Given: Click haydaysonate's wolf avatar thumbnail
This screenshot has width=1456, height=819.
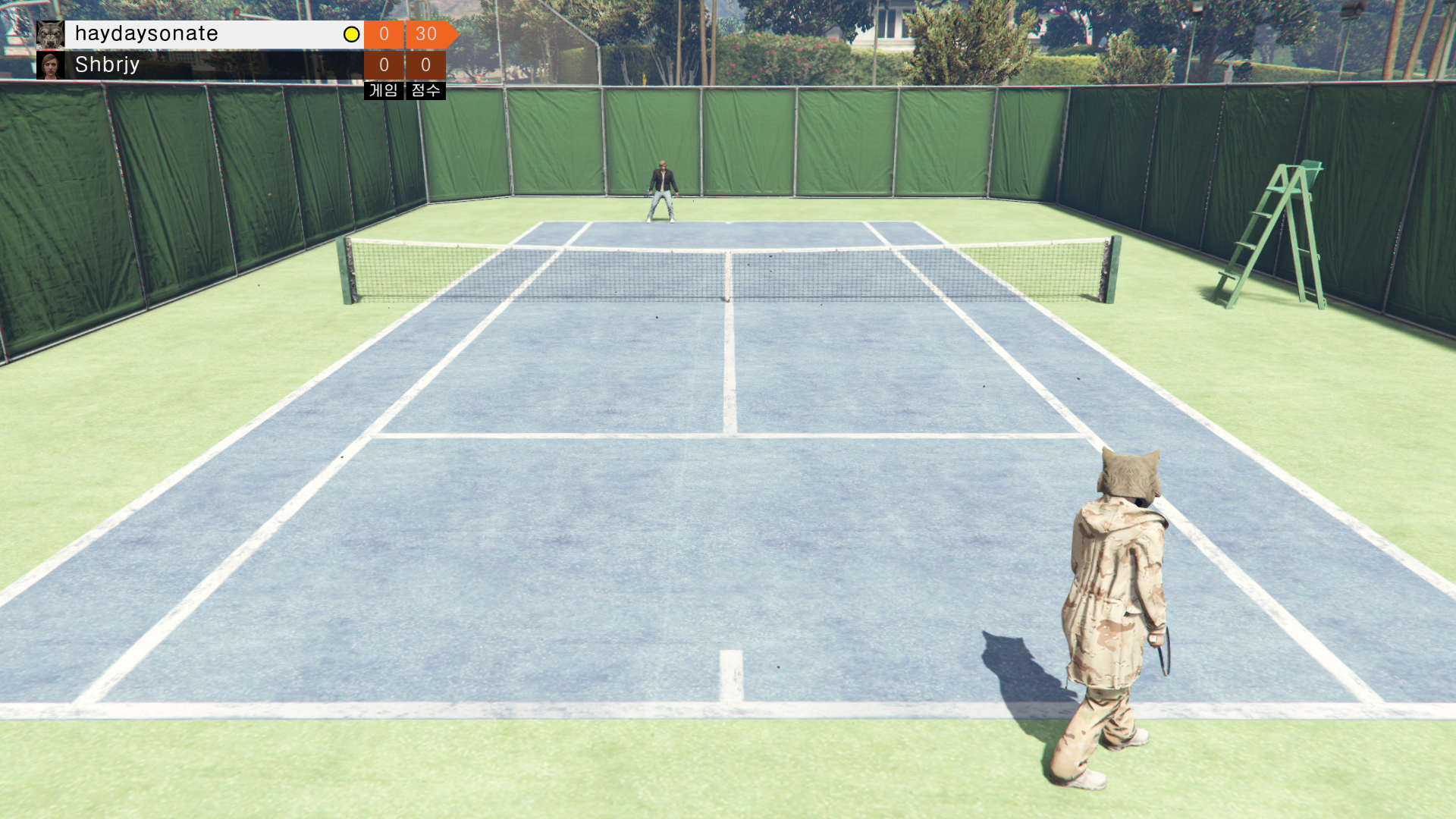Looking at the screenshot, I should coord(50,34).
